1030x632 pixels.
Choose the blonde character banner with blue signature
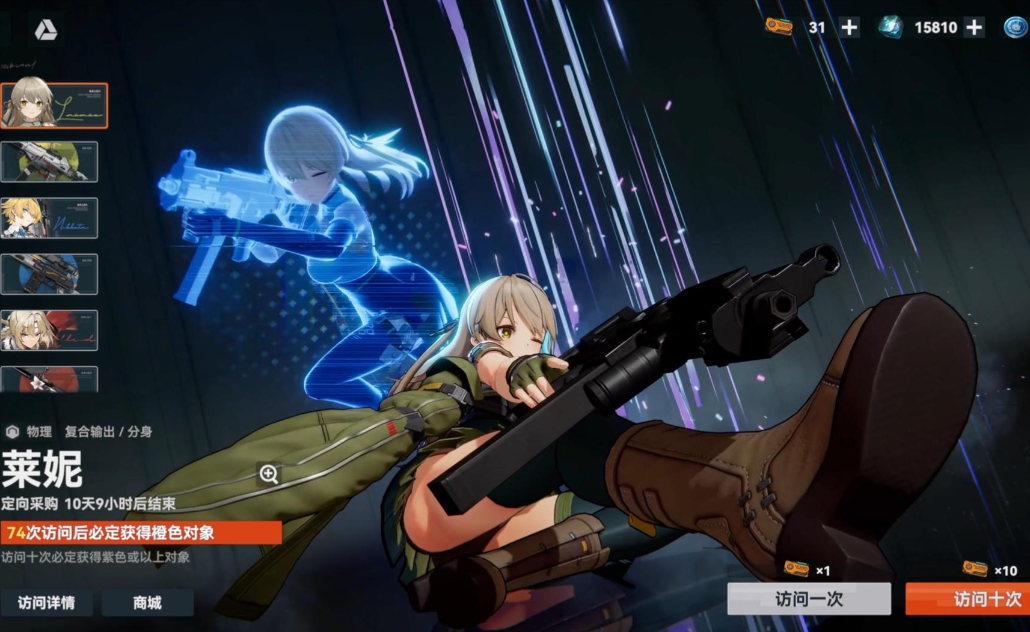(x=50, y=218)
